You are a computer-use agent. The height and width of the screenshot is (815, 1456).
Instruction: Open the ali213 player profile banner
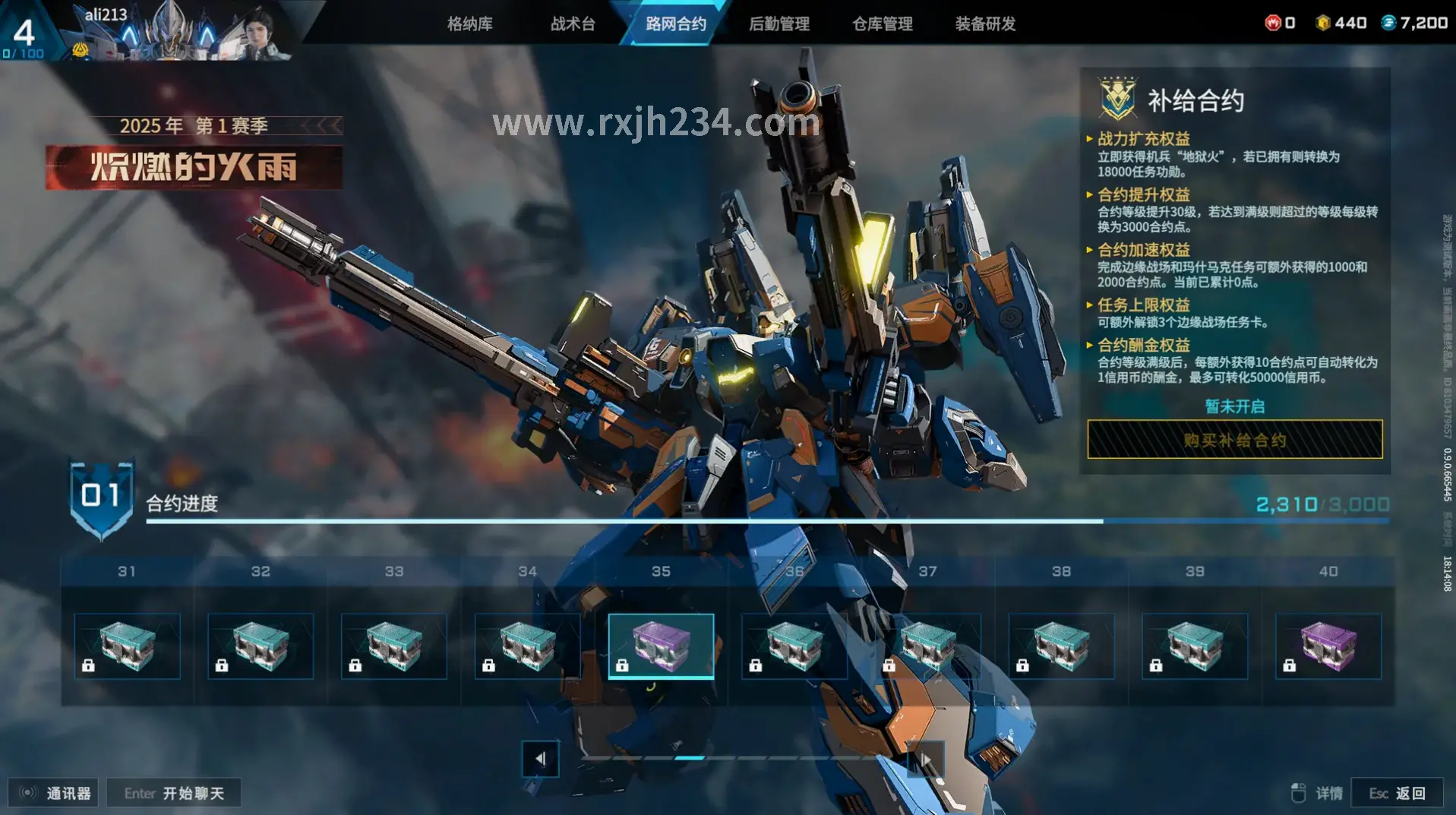[175, 32]
